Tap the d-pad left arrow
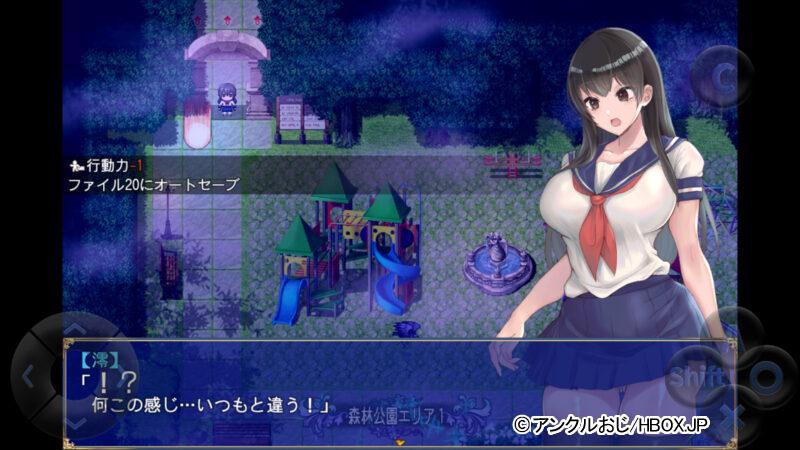 coord(28,377)
